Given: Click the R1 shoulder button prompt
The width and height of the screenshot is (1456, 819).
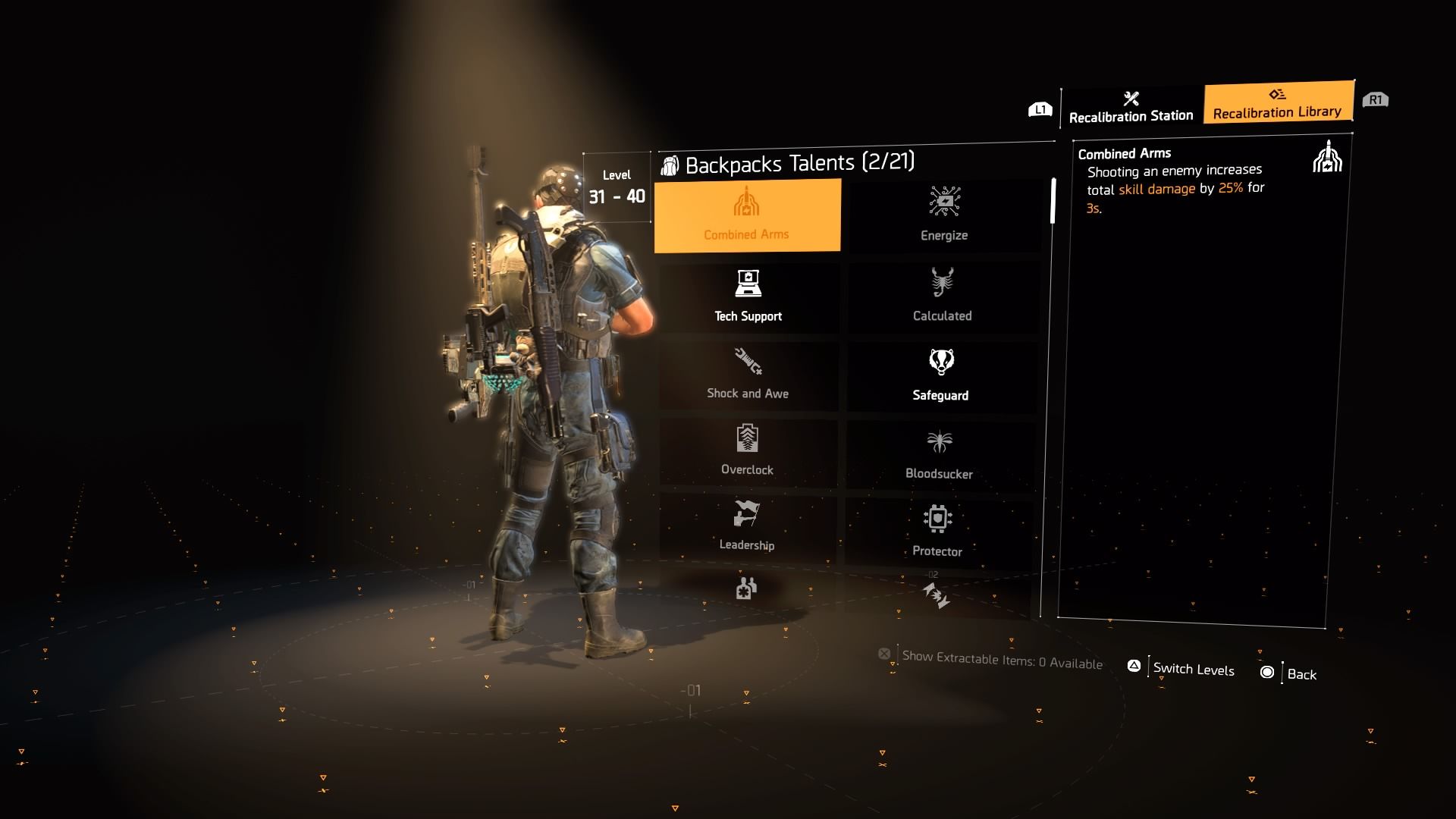Looking at the screenshot, I should (x=1376, y=98).
